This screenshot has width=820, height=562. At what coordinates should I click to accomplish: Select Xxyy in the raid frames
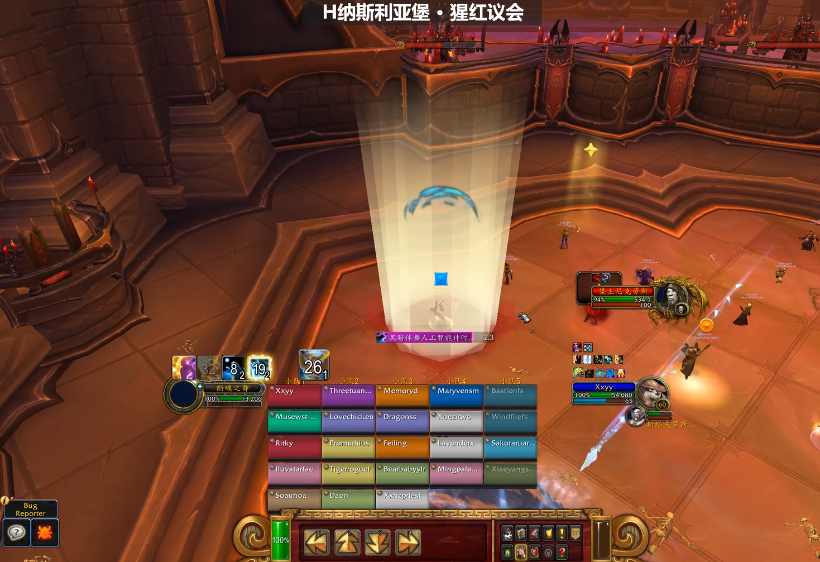point(294,396)
